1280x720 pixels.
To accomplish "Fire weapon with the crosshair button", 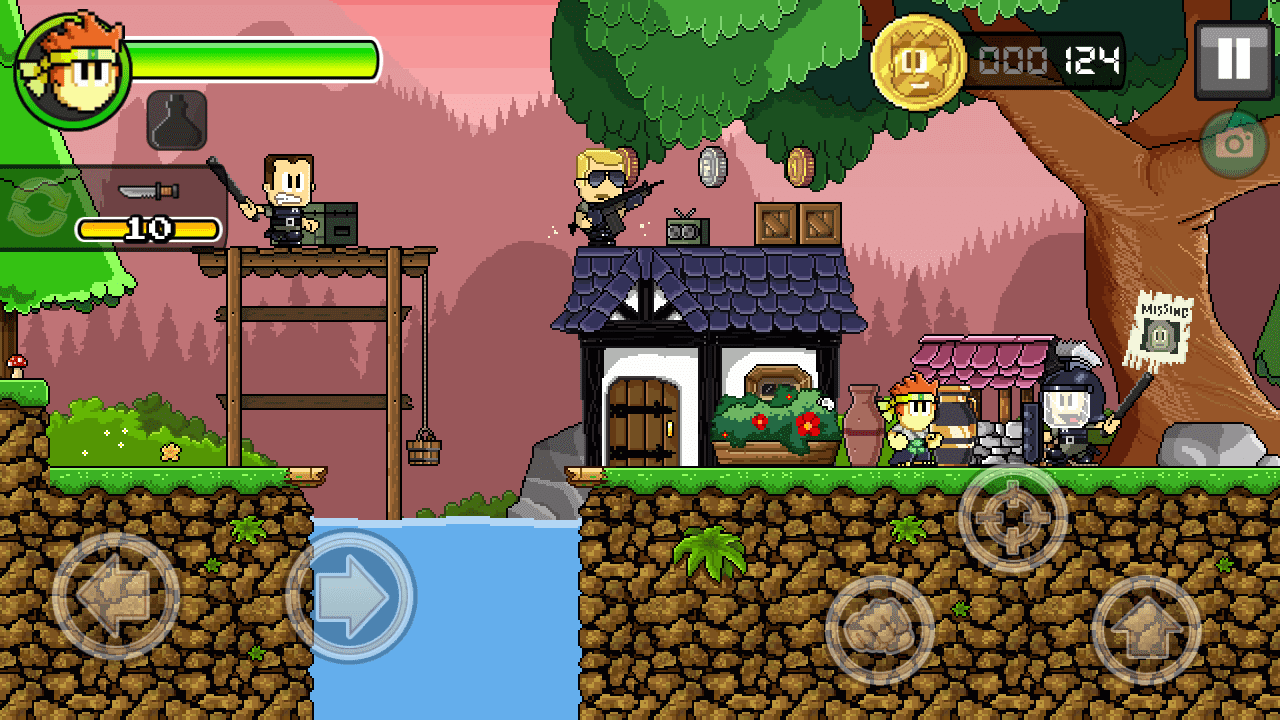I will click(x=1013, y=518).
